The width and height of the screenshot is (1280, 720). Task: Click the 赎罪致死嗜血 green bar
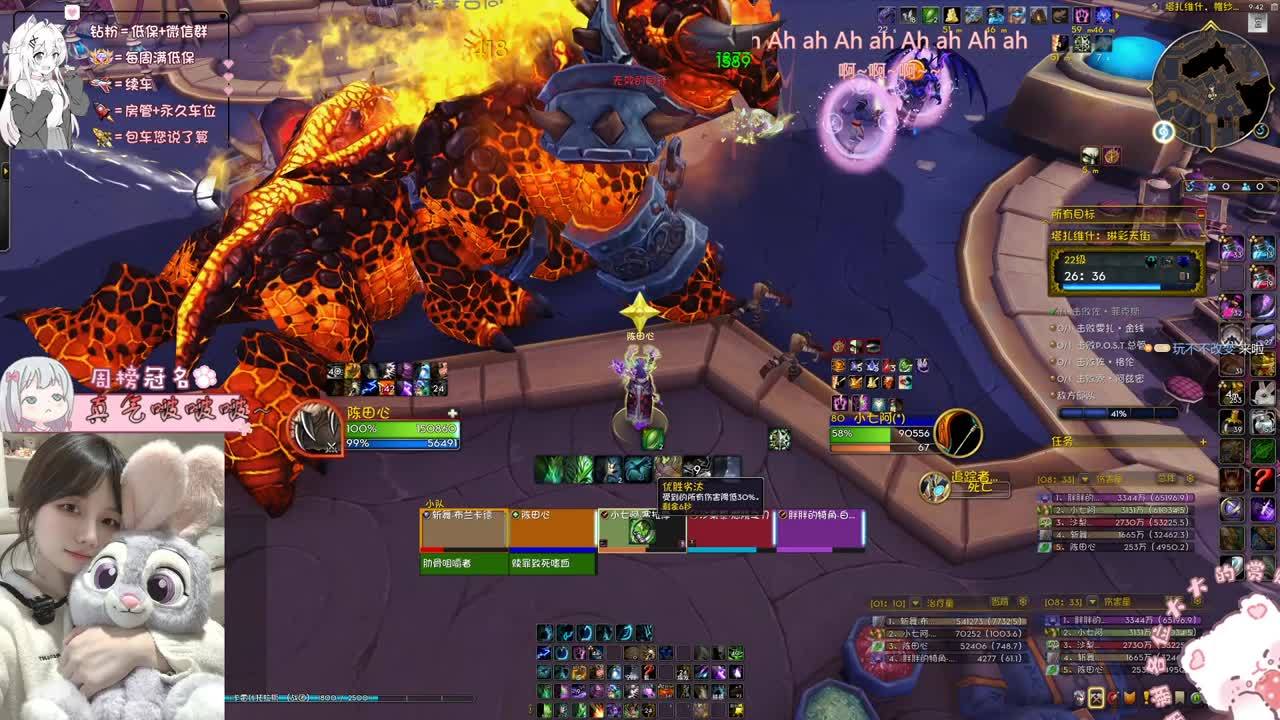point(553,564)
